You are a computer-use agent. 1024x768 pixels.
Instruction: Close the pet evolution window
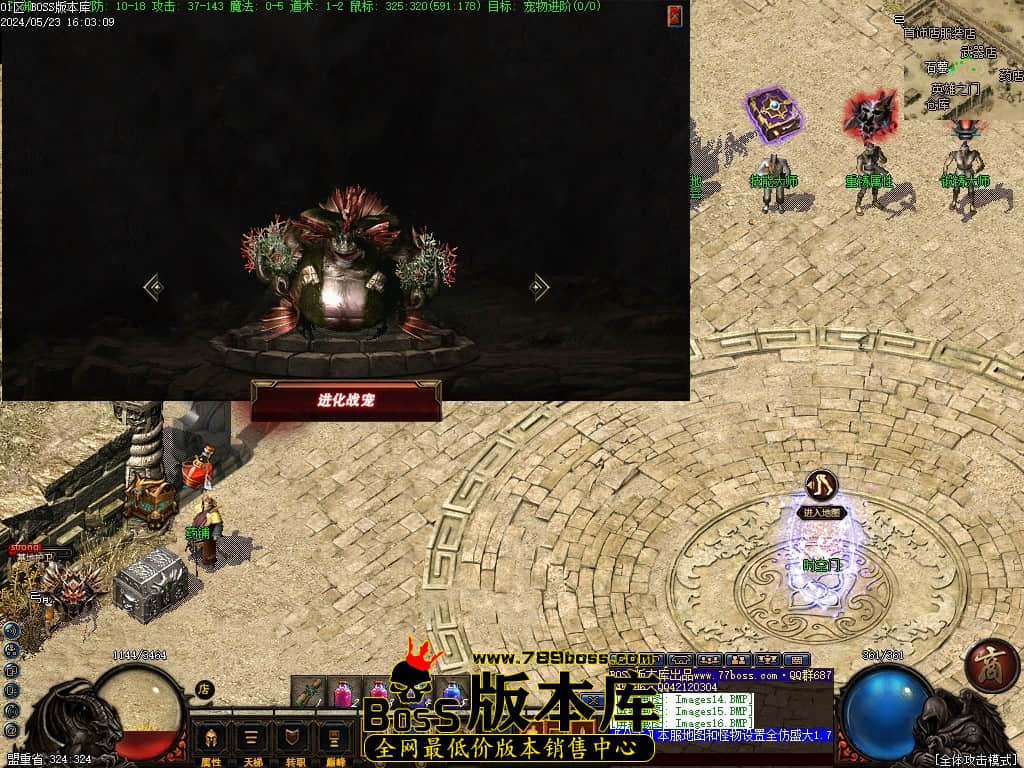coord(675,15)
